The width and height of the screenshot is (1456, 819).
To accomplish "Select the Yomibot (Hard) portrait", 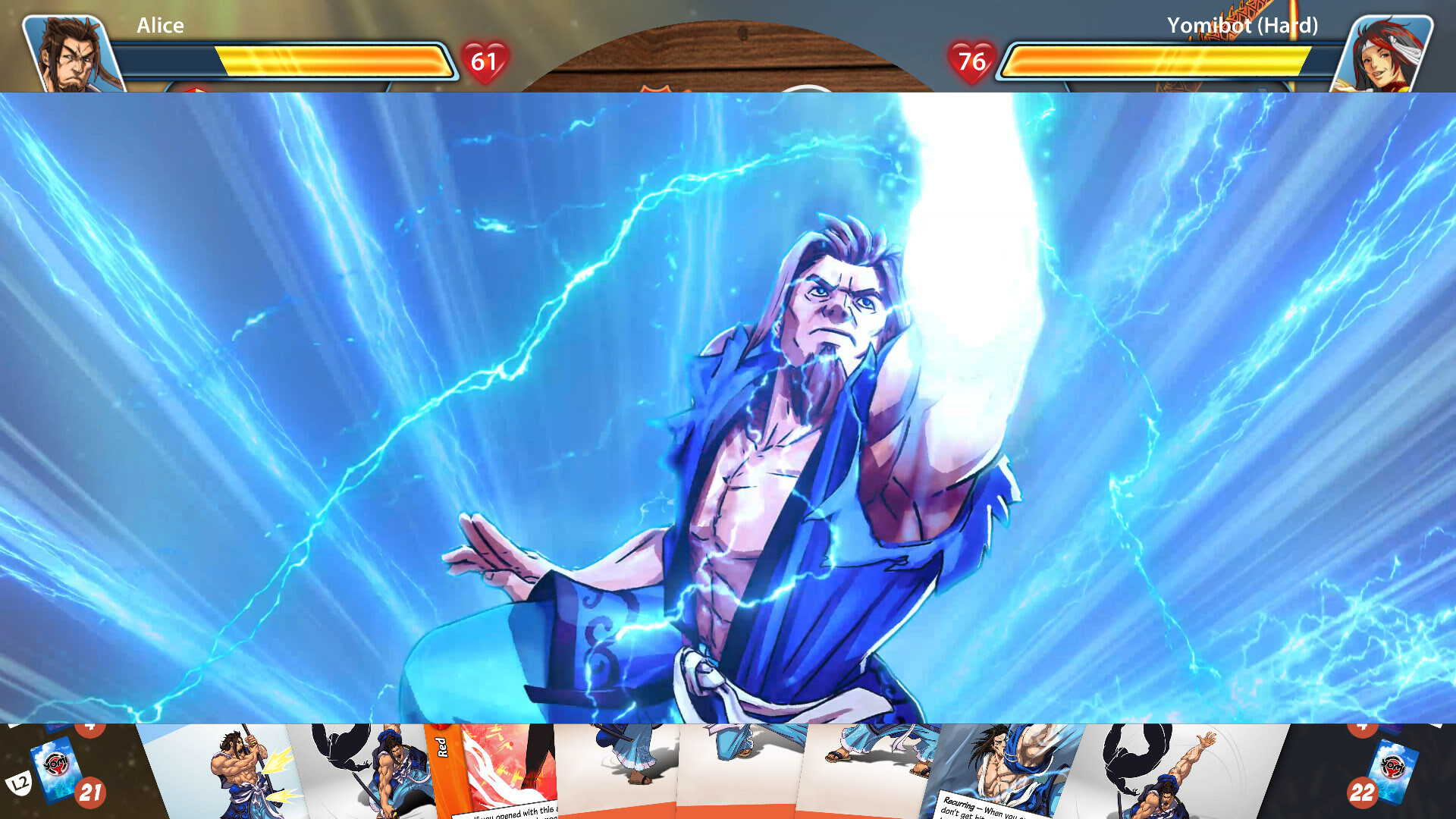I will click(x=1392, y=47).
